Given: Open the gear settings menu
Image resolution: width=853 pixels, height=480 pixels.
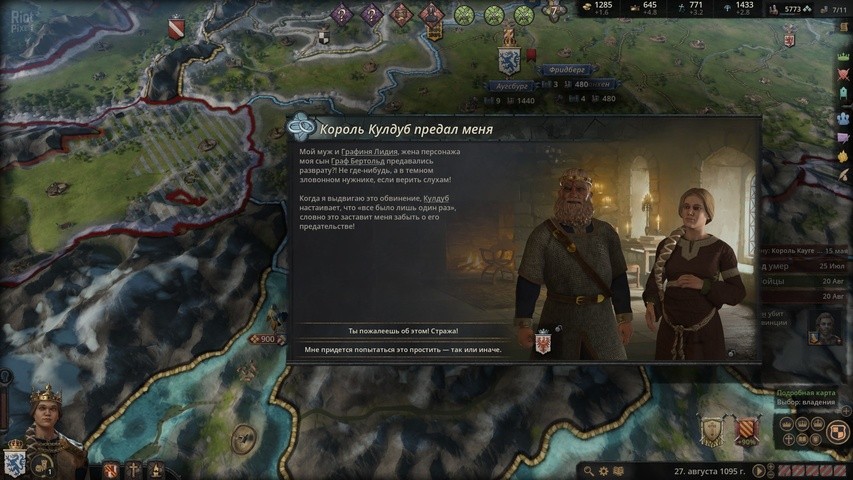Looking at the screenshot, I should (x=604, y=470).
